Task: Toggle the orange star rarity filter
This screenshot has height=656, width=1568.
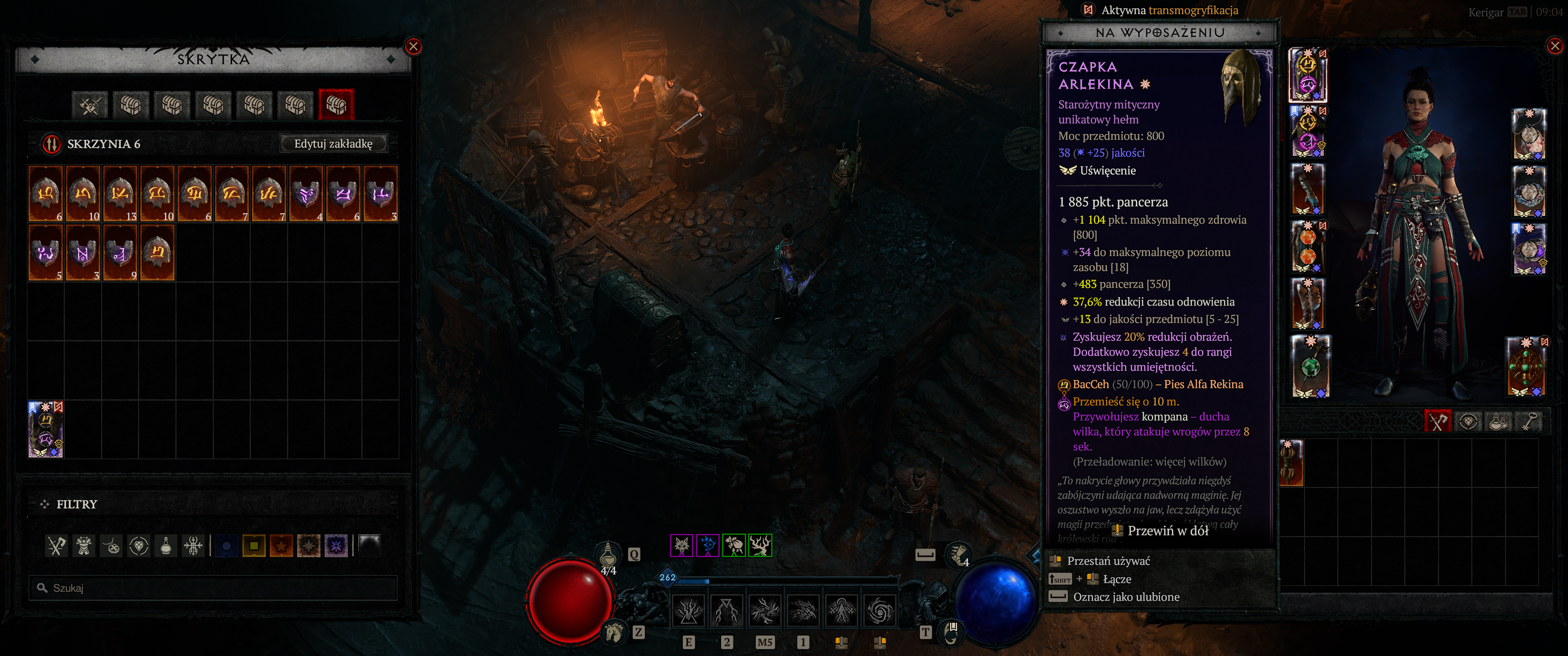Action: tap(281, 546)
